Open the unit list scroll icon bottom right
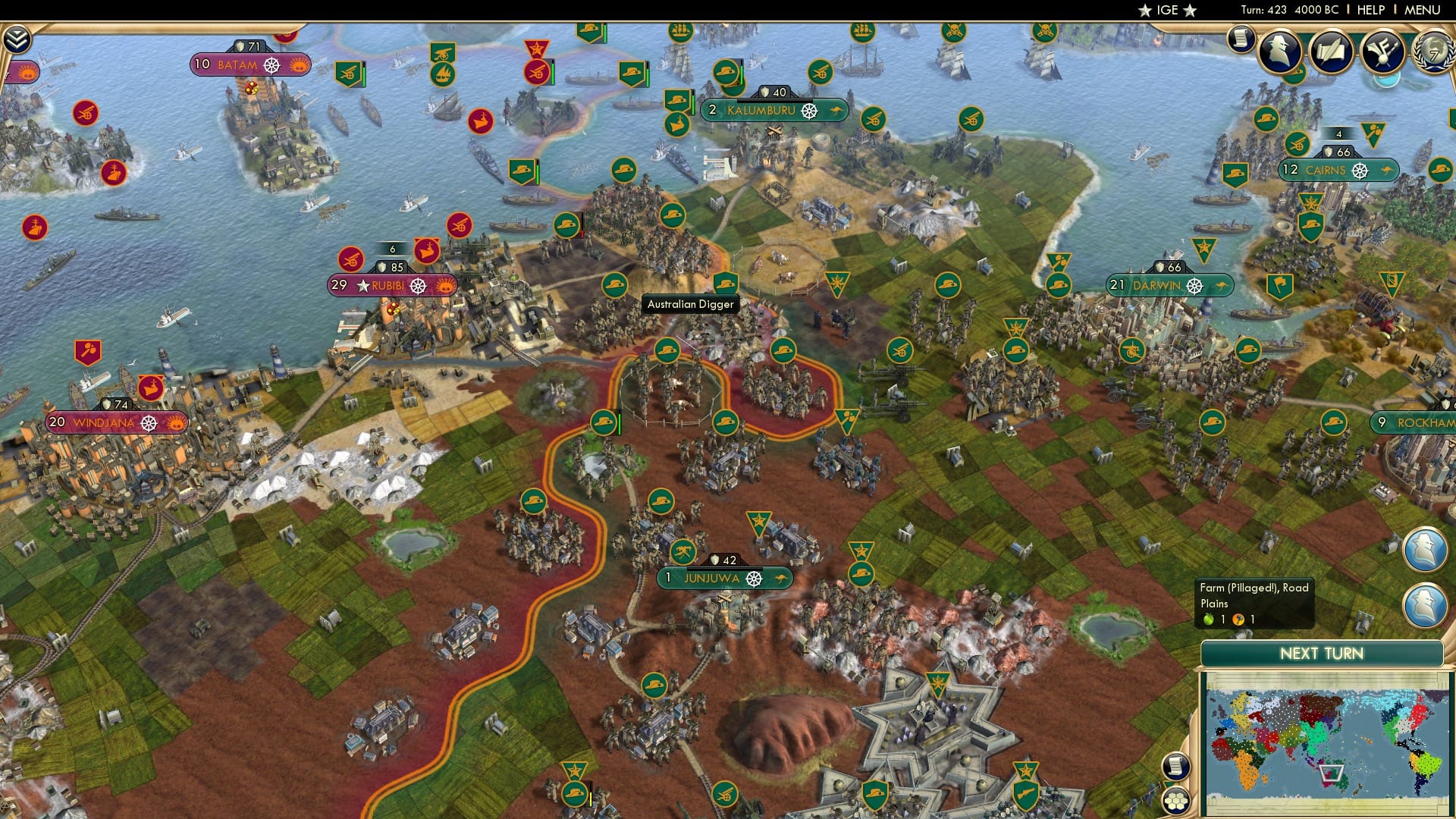The image size is (1456, 819). pos(1176,767)
